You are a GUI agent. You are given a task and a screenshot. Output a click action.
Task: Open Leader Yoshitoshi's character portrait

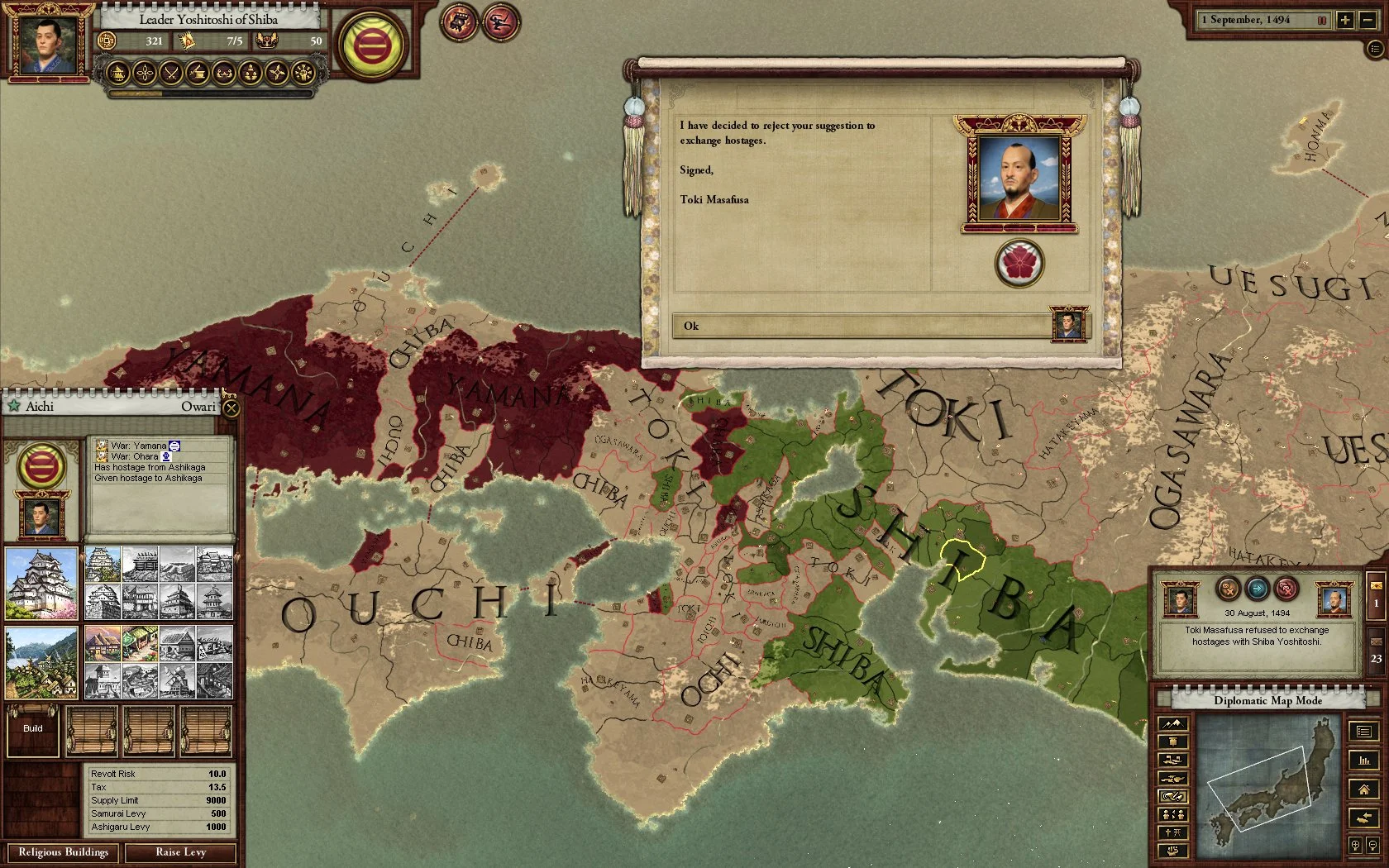pyautogui.click(x=46, y=45)
